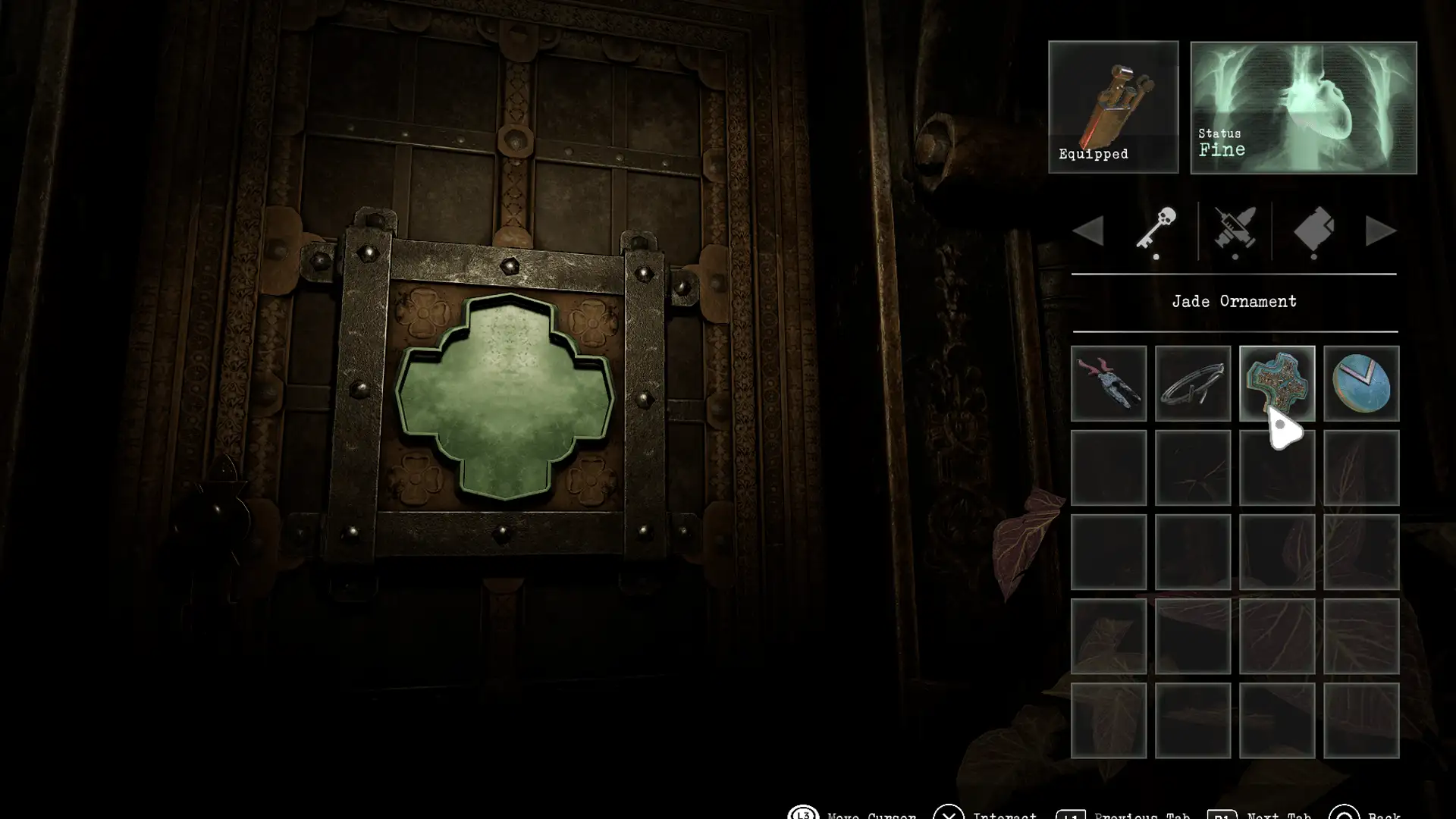The height and width of the screenshot is (819, 1456).
Task: Activate the circle Back control
Action: pyautogui.click(x=1348, y=816)
